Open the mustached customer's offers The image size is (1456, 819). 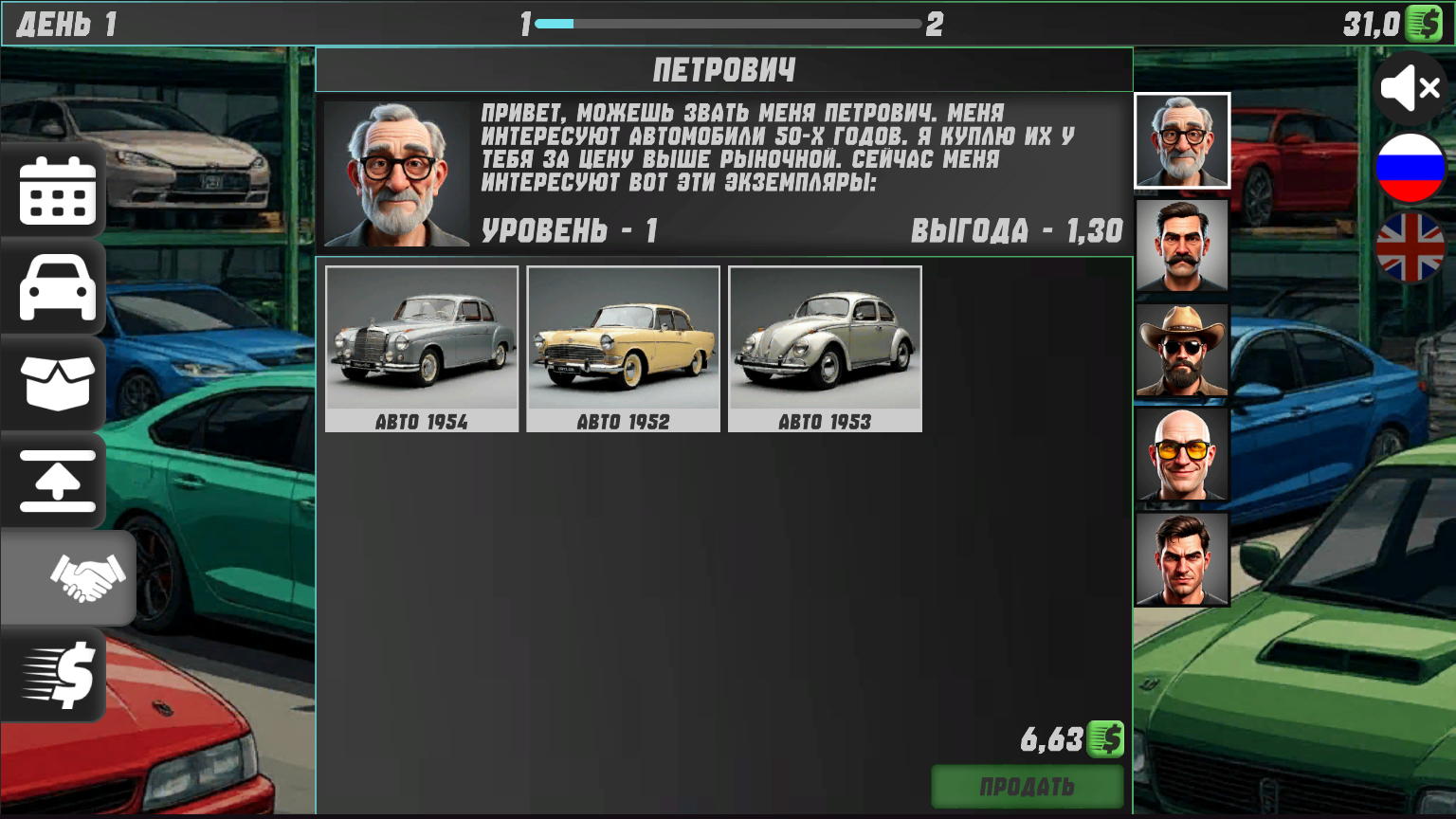tap(1182, 245)
